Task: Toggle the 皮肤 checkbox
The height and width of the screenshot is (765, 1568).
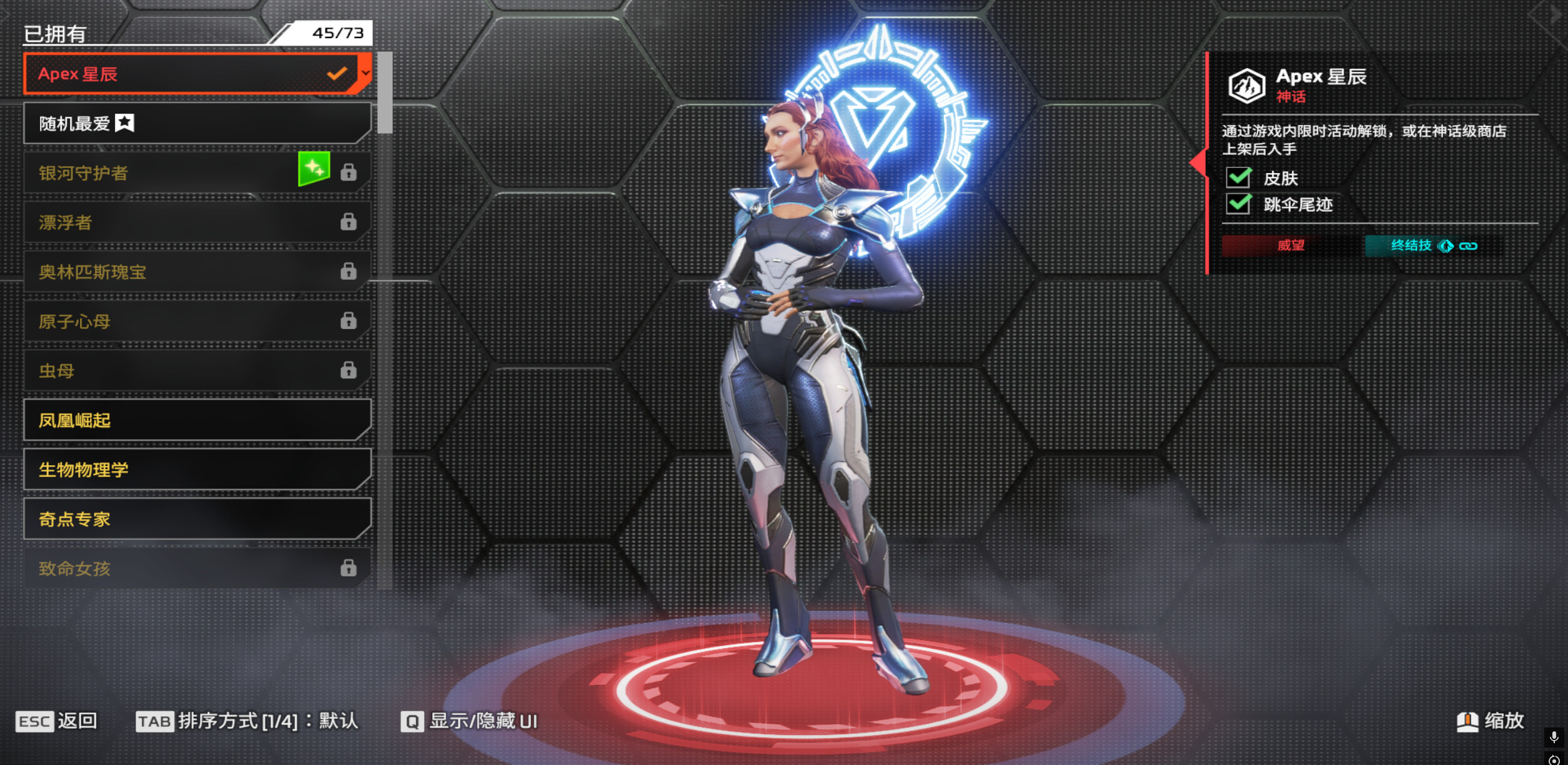Action: pyautogui.click(x=1238, y=178)
